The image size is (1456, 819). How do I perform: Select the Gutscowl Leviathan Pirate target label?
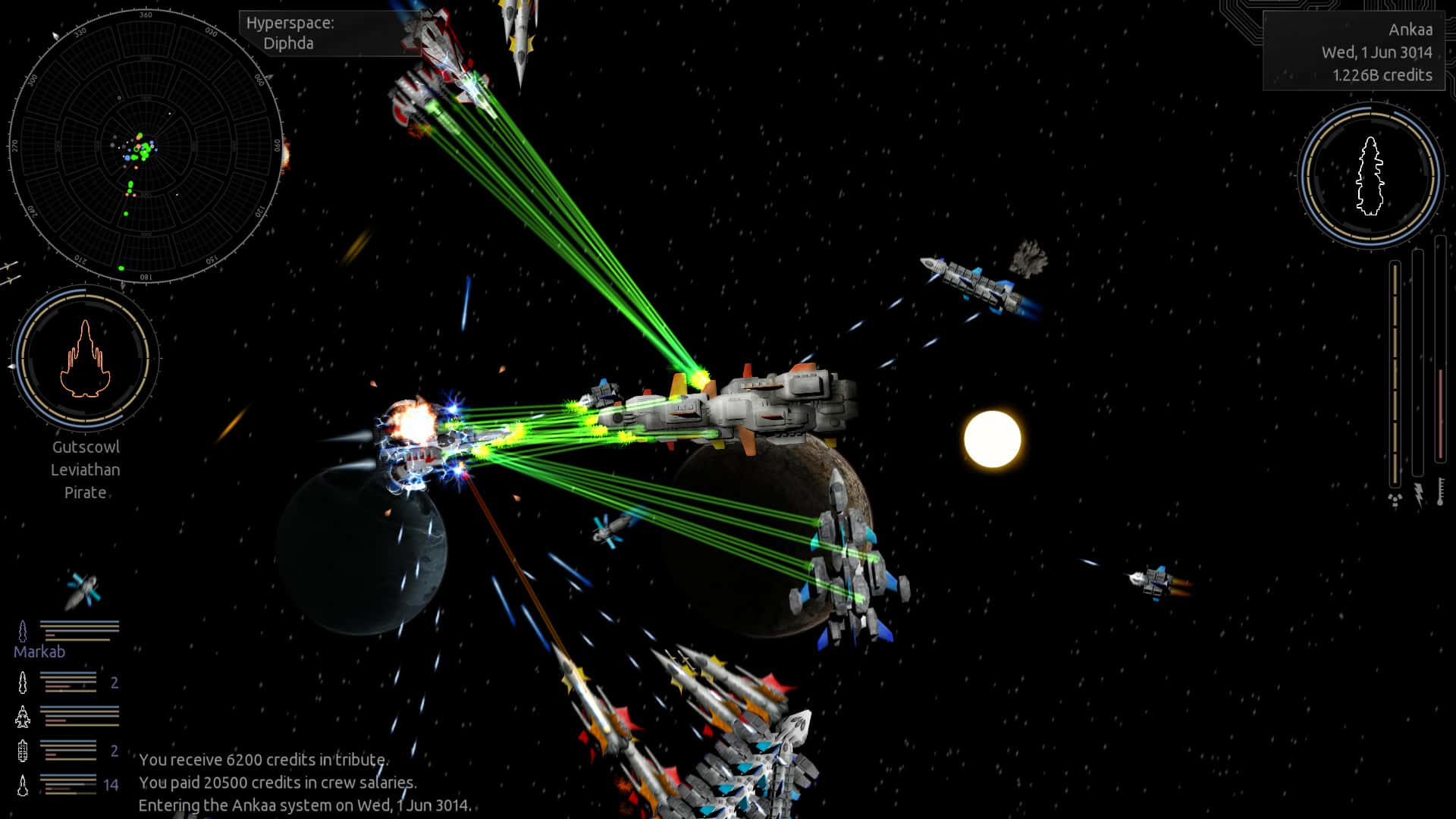tap(86, 469)
